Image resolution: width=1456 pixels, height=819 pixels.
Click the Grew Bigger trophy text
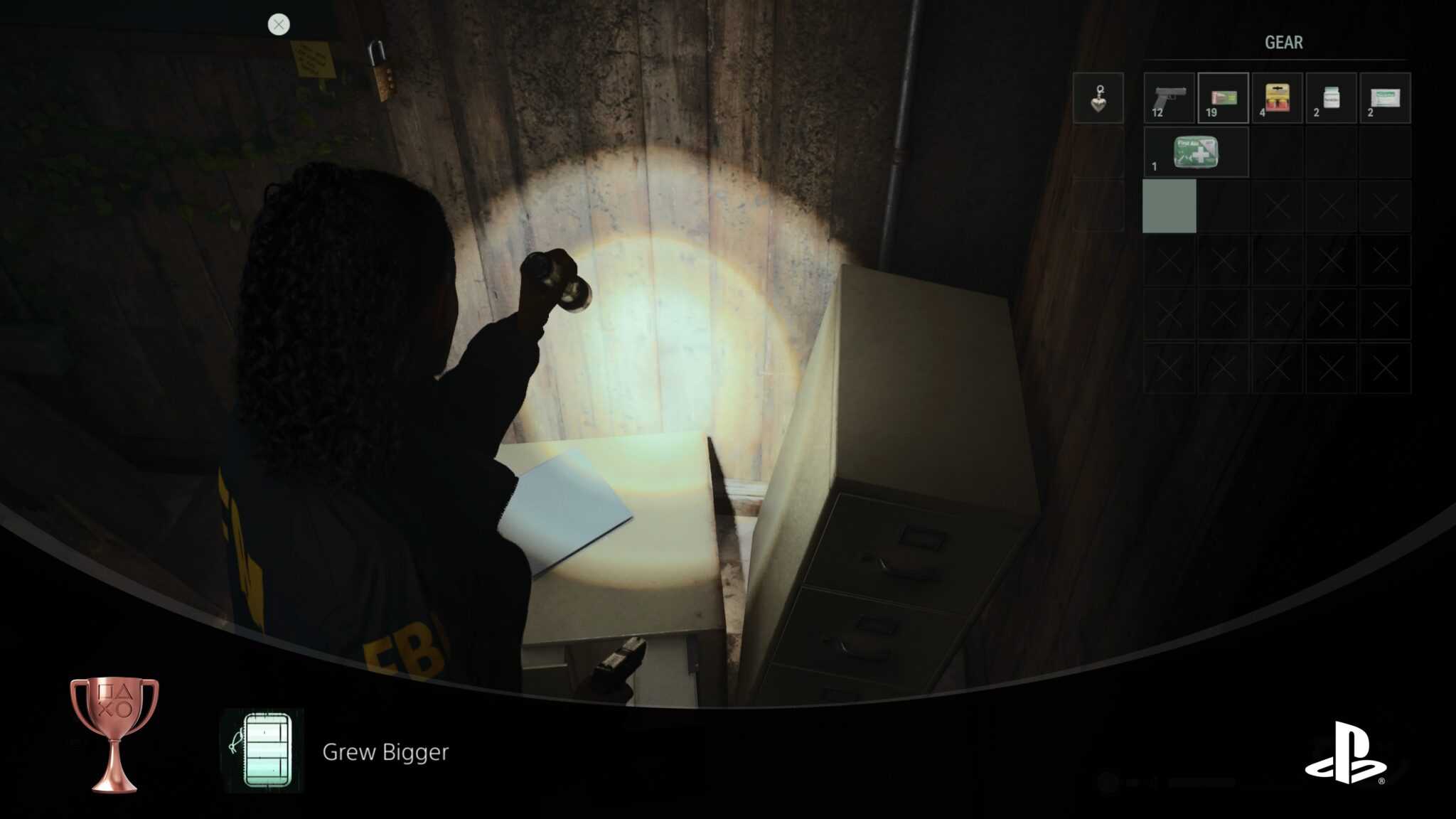click(385, 752)
